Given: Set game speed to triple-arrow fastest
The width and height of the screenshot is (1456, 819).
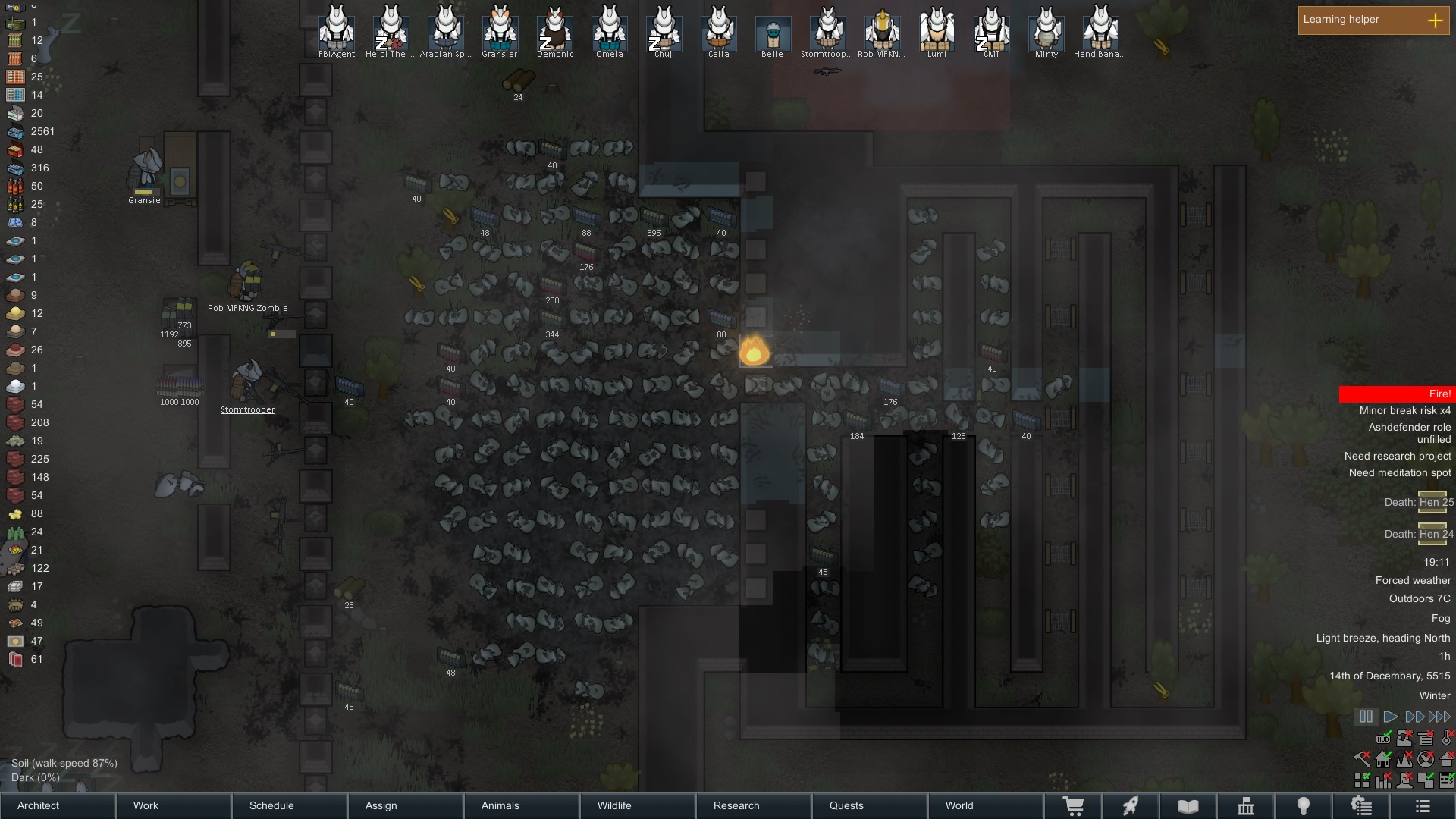Looking at the screenshot, I should (x=1439, y=717).
